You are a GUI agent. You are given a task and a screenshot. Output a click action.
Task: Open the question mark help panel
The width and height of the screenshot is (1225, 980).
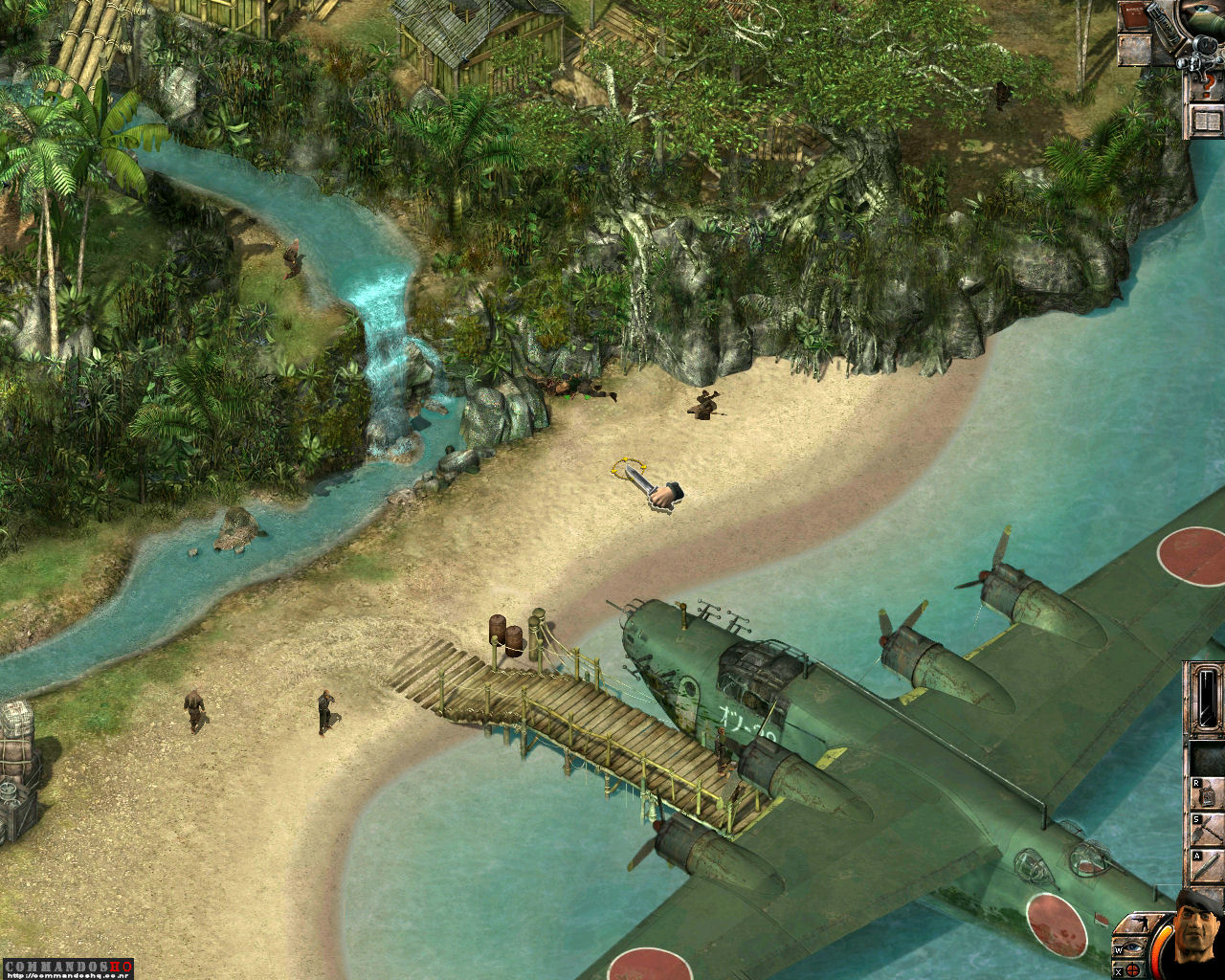coord(1207,86)
